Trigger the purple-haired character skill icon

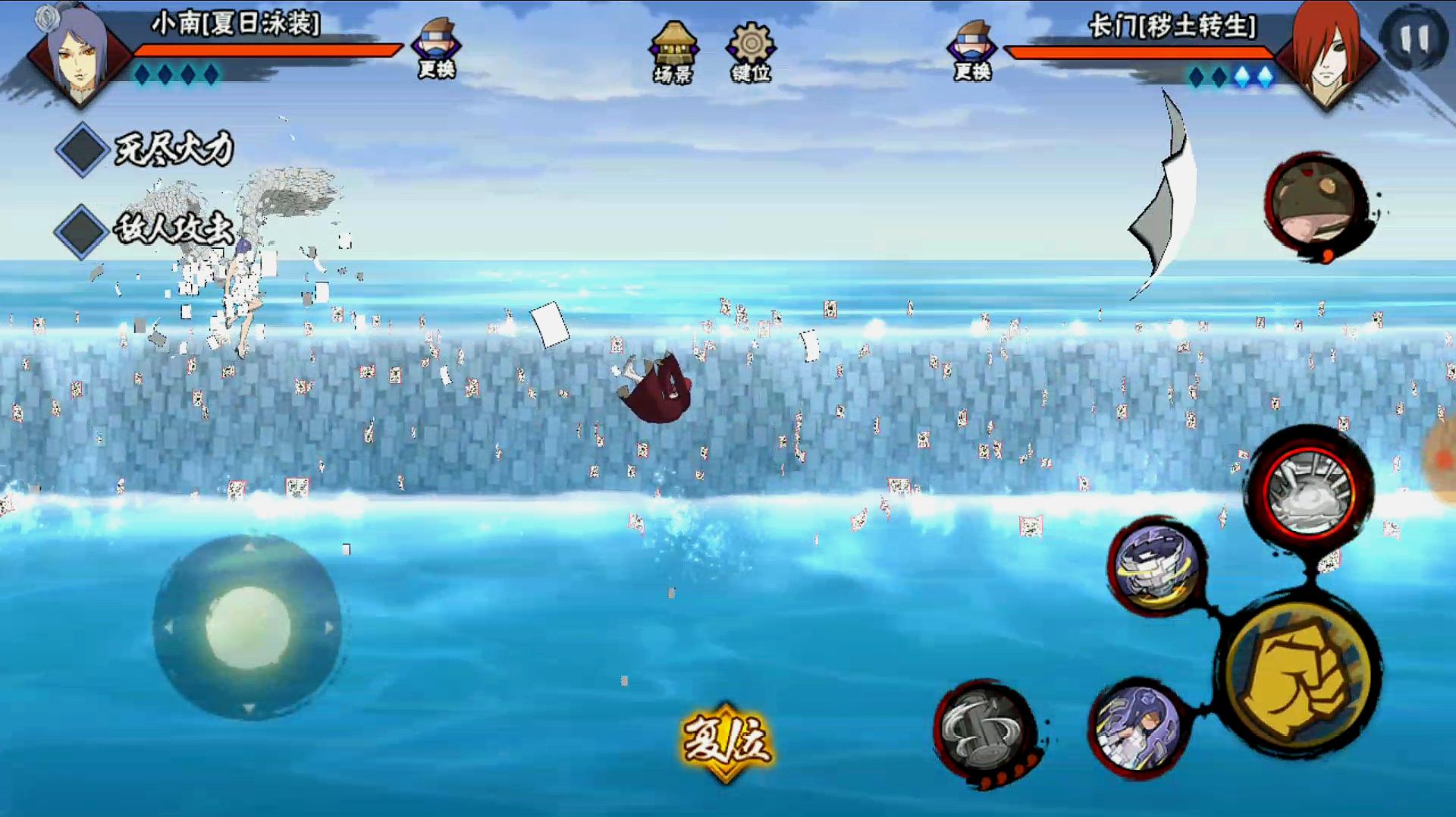(x=1137, y=728)
